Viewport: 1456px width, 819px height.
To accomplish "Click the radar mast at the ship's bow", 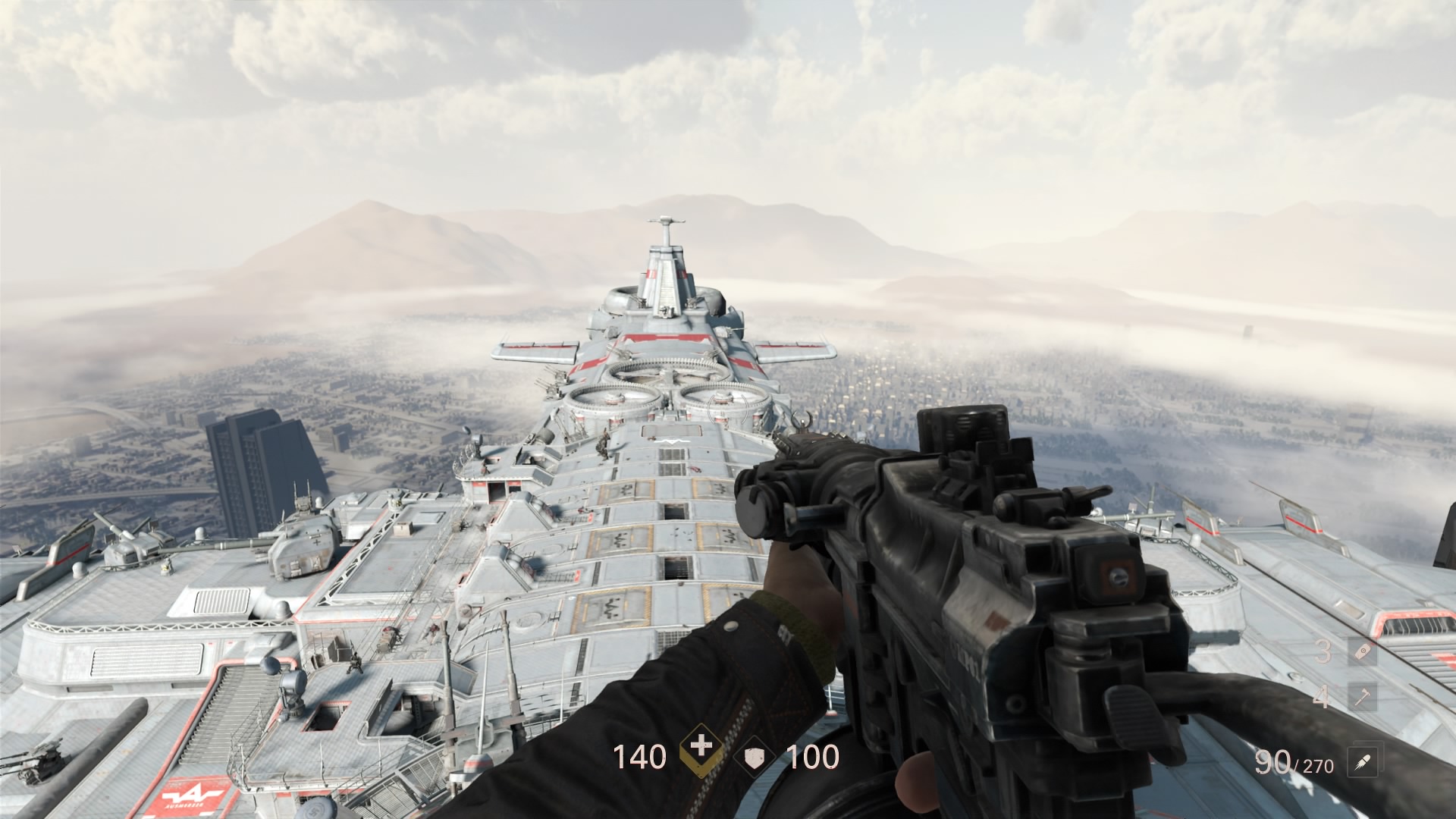I will 667,222.
